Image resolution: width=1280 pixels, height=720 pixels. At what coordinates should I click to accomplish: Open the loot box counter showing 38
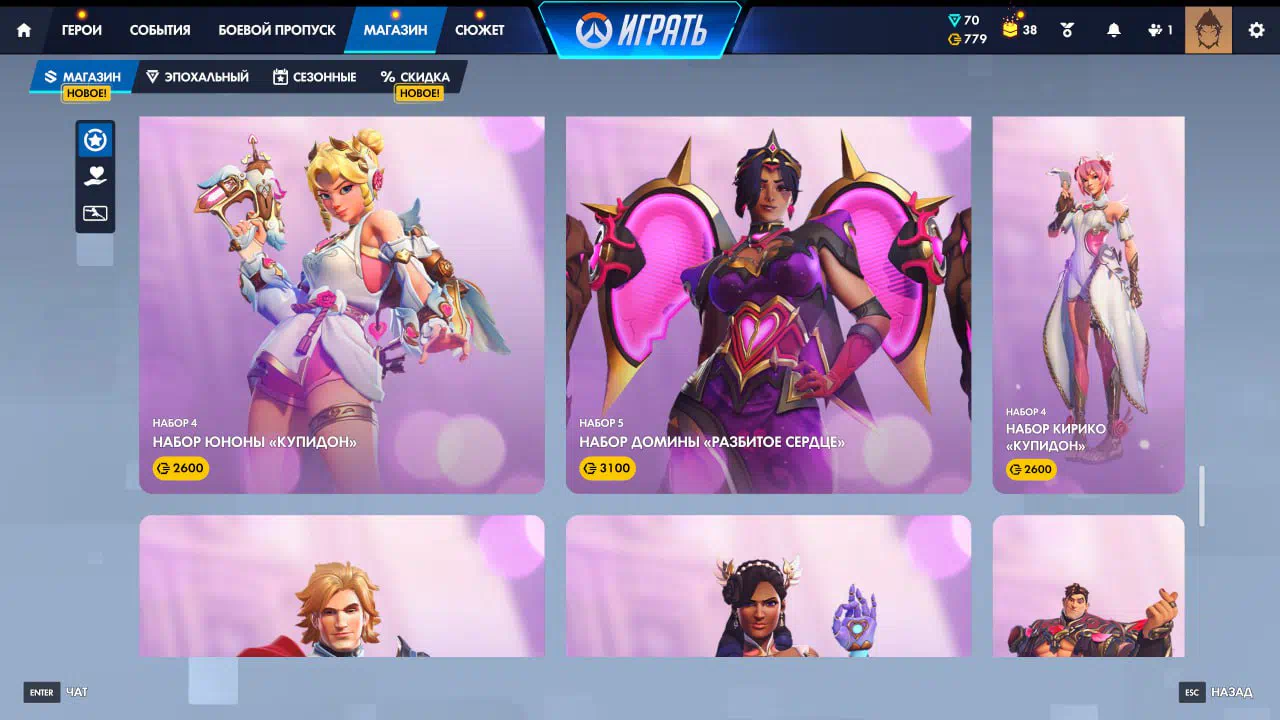[x=1020, y=30]
